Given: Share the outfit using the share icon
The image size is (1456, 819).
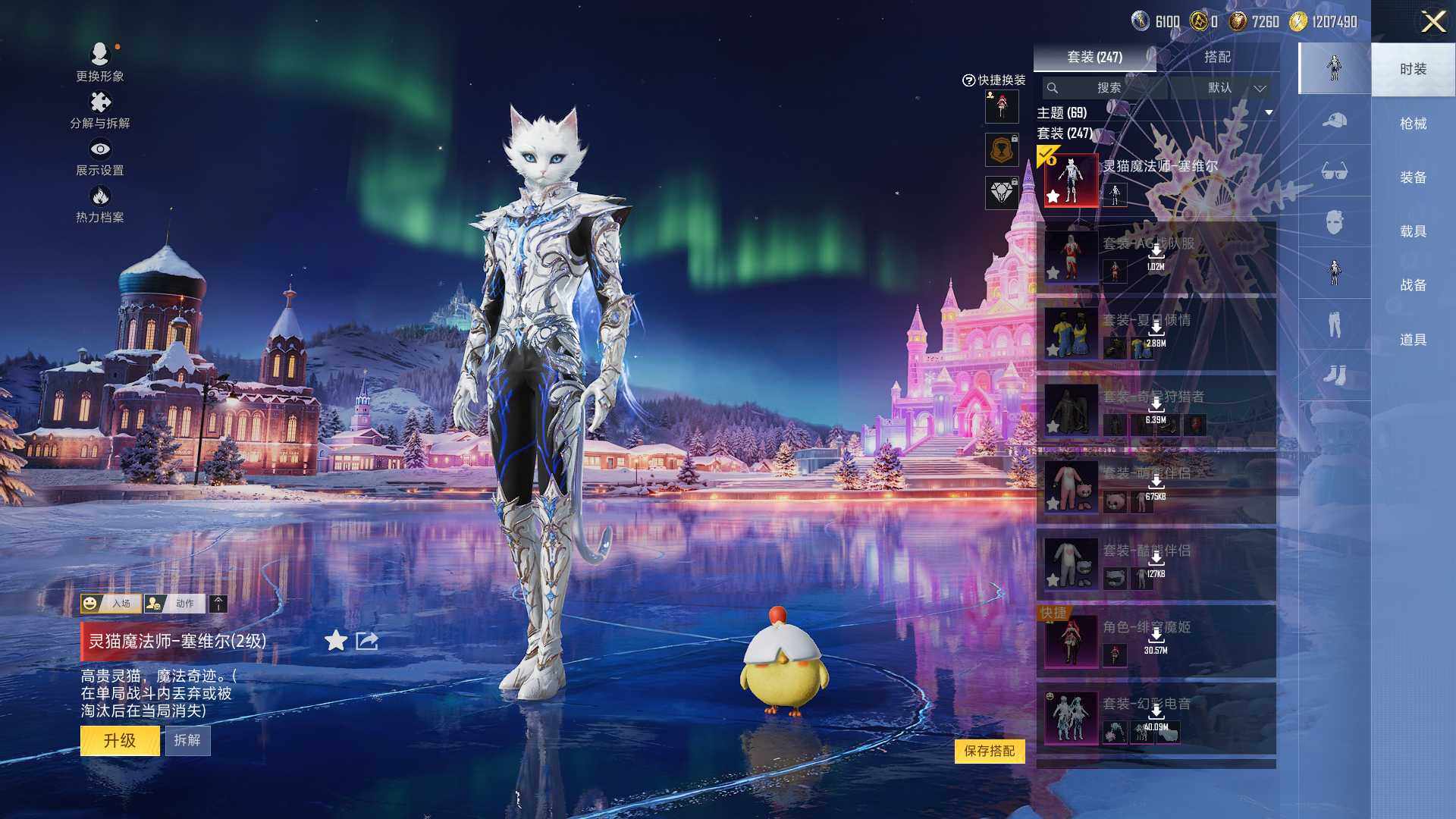Looking at the screenshot, I should tap(367, 641).
